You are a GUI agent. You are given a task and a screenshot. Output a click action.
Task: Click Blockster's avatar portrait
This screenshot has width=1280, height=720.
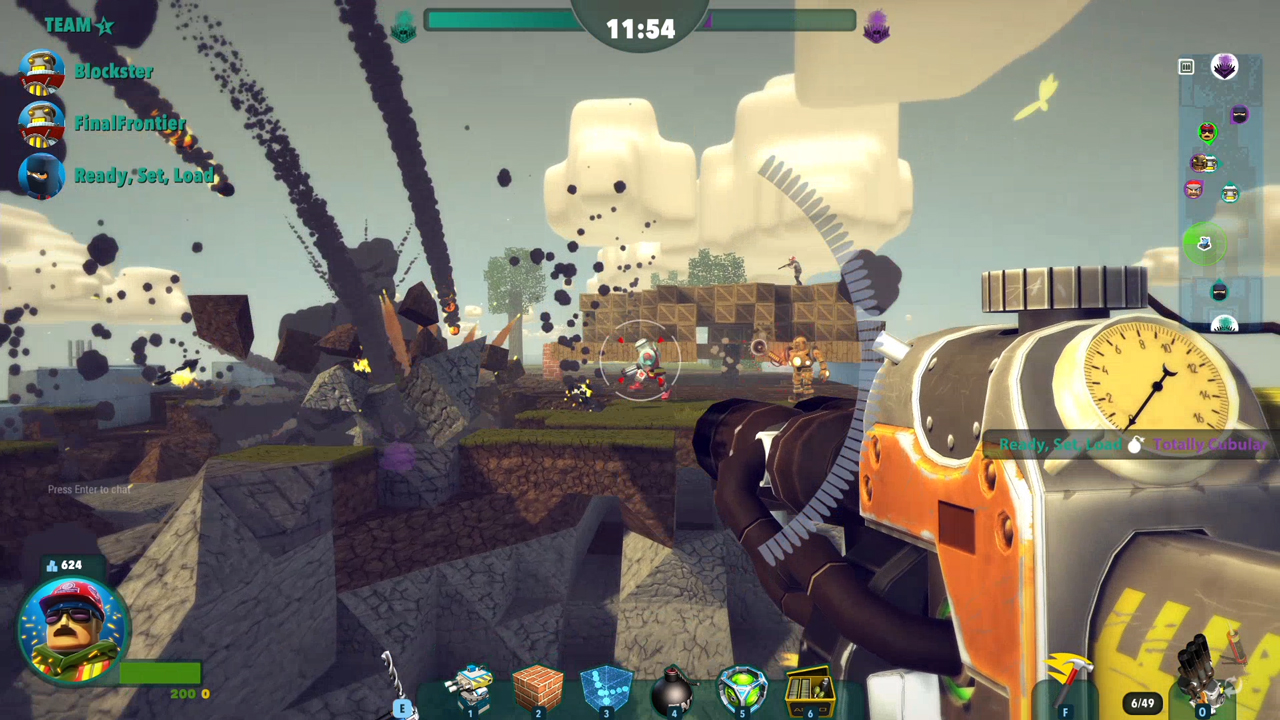pos(42,71)
